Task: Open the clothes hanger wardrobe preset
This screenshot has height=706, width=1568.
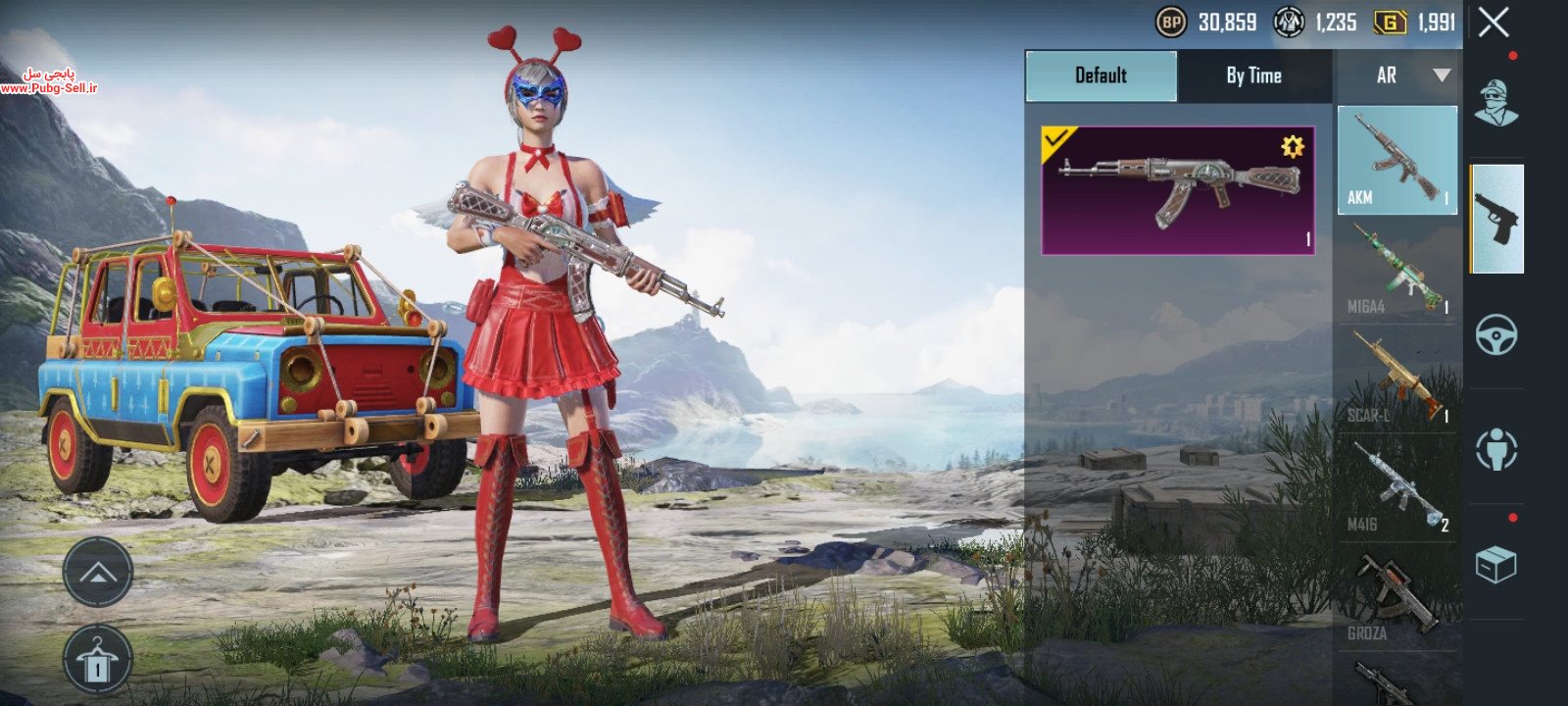Action: [x=98, y=660]
